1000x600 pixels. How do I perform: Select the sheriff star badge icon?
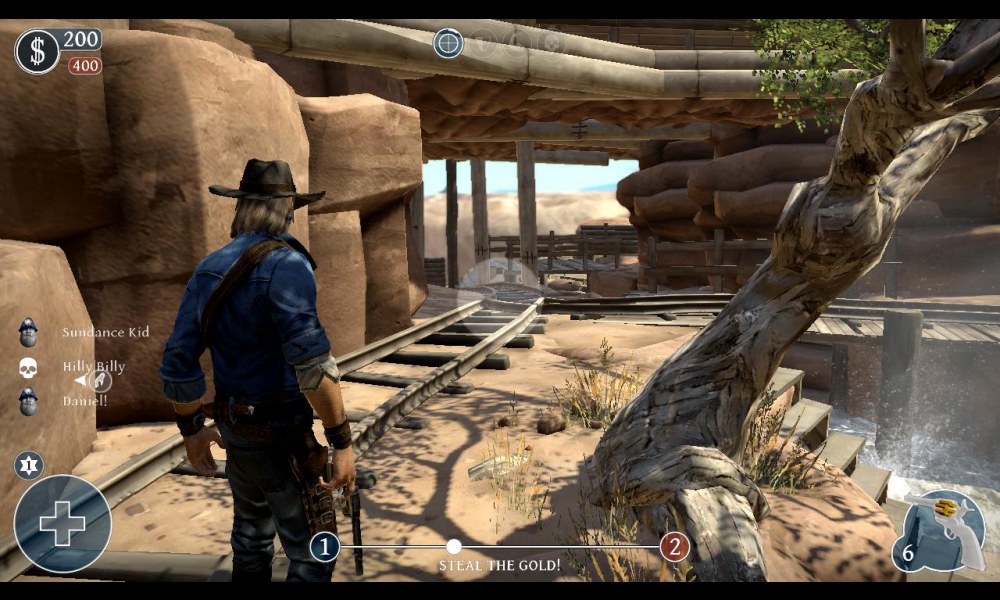point(28,465)
